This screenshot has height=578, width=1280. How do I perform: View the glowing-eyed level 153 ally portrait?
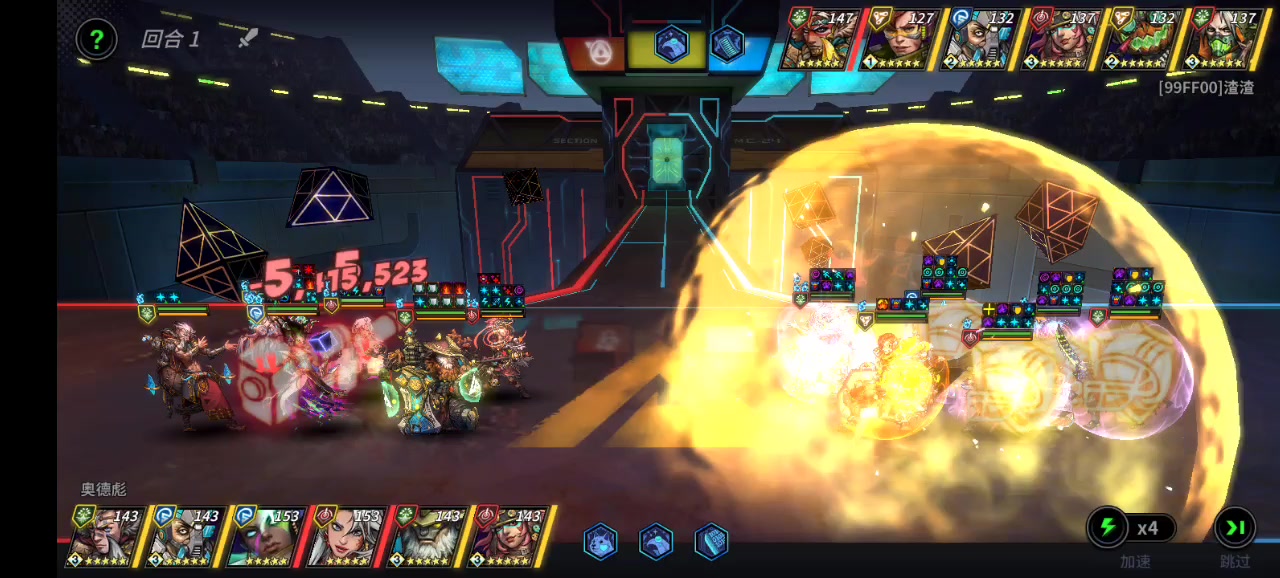(266, 536)
